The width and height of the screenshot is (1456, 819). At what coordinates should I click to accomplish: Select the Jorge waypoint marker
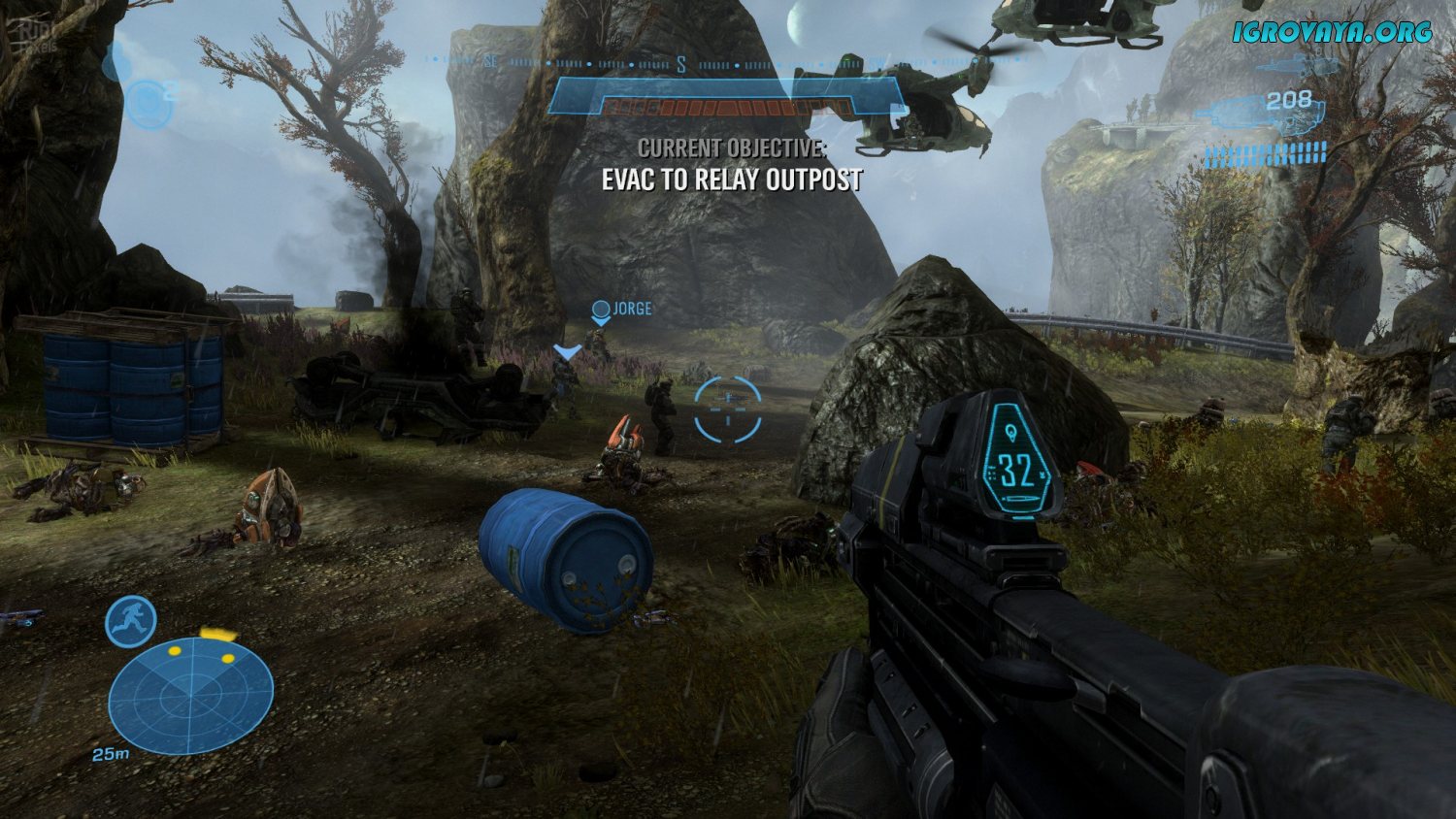601,311
